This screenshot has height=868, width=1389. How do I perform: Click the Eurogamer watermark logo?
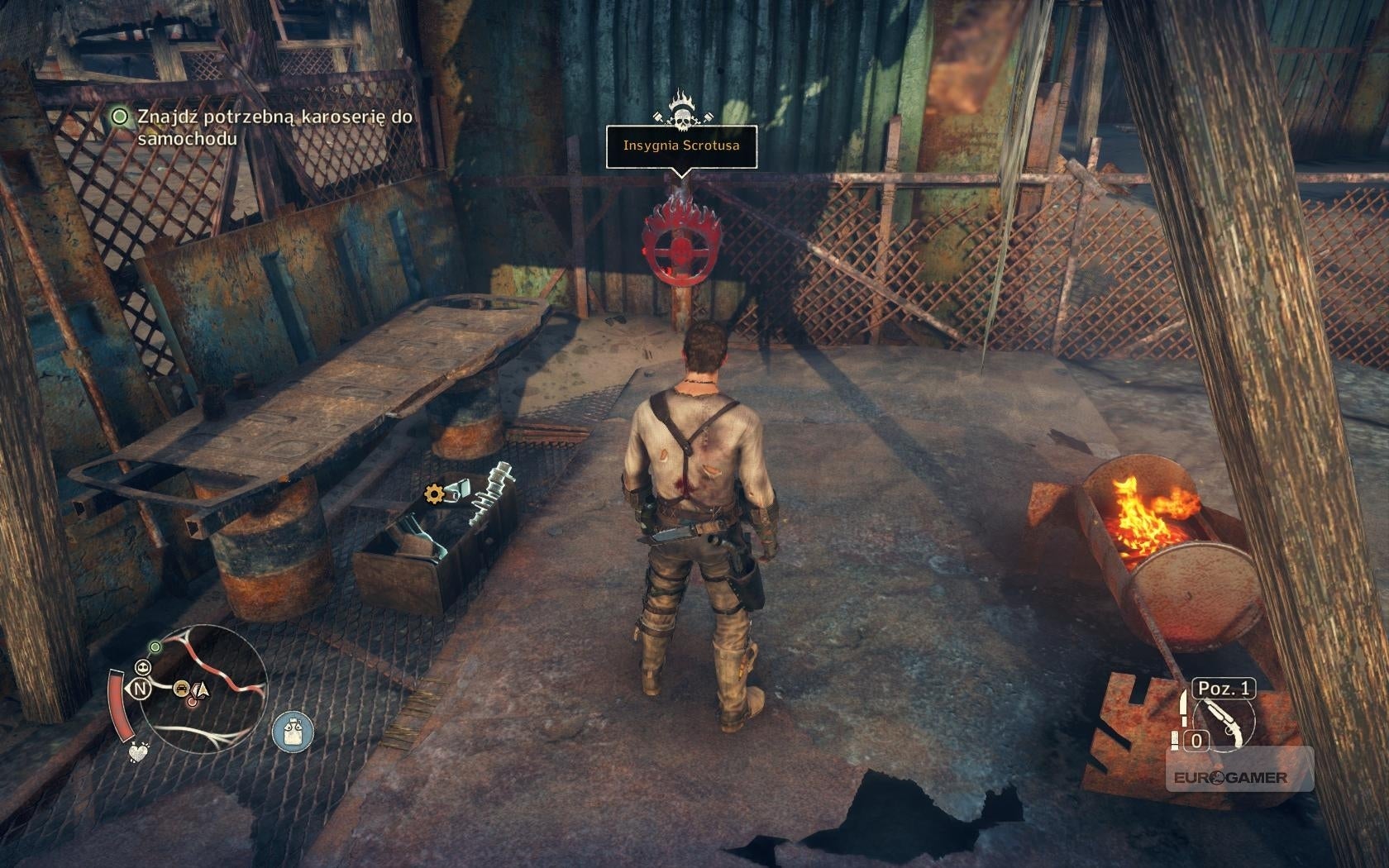[1239, 776]
